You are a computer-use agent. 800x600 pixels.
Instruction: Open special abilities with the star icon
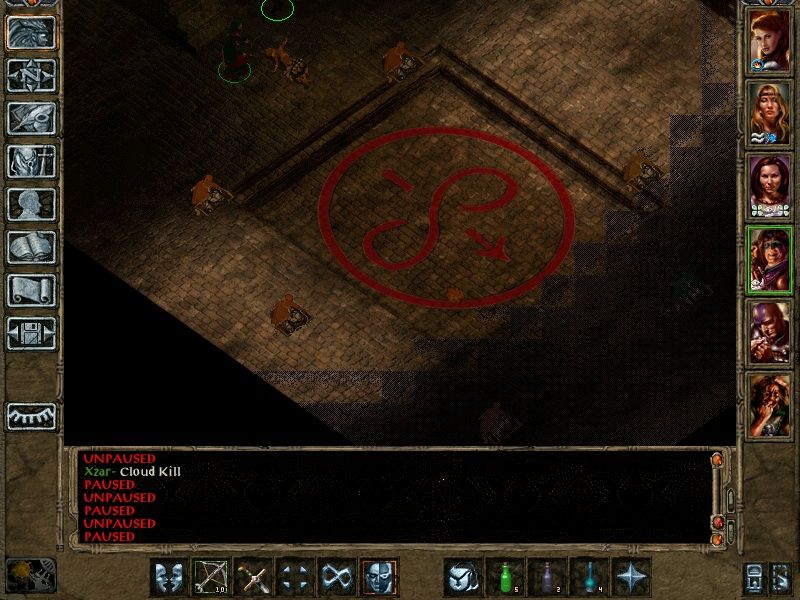click(631, 577)
